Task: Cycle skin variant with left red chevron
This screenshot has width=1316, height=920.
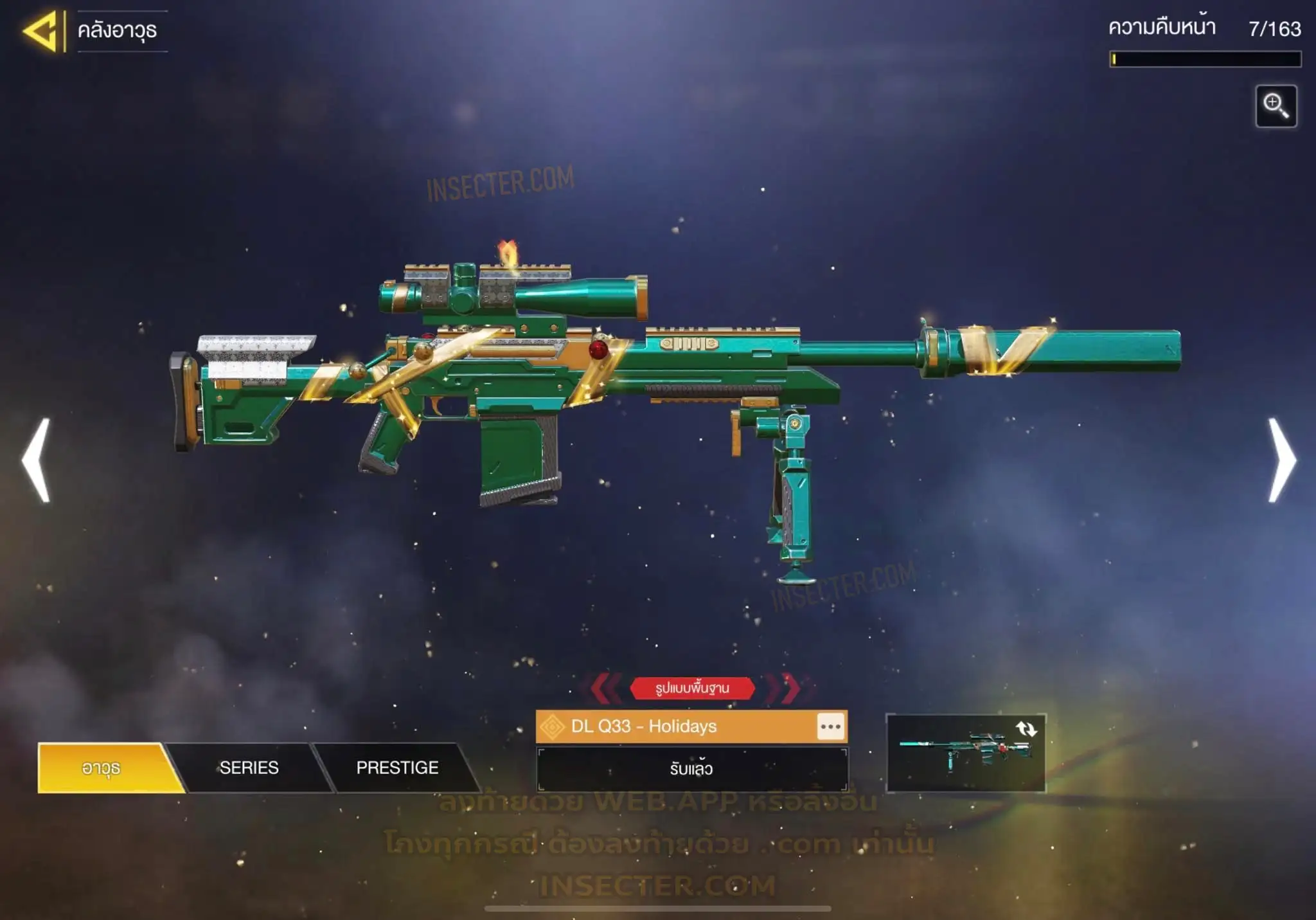Action: click(605, 688)
